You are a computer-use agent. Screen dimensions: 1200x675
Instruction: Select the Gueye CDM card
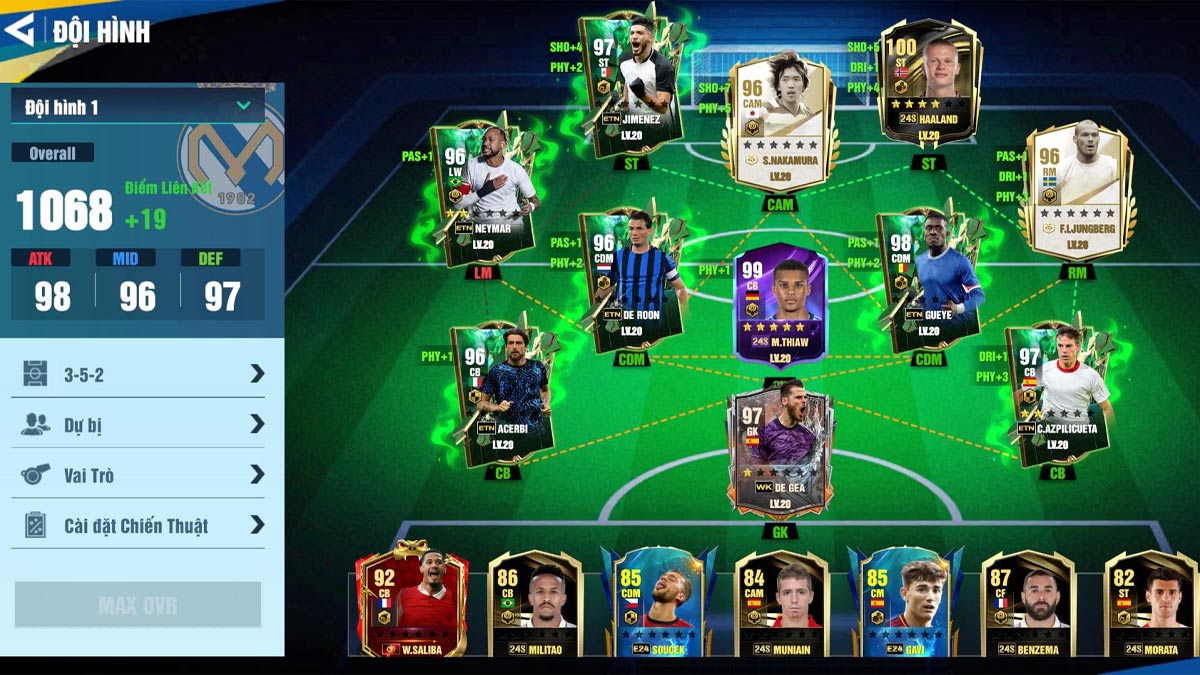pos(928,282)
